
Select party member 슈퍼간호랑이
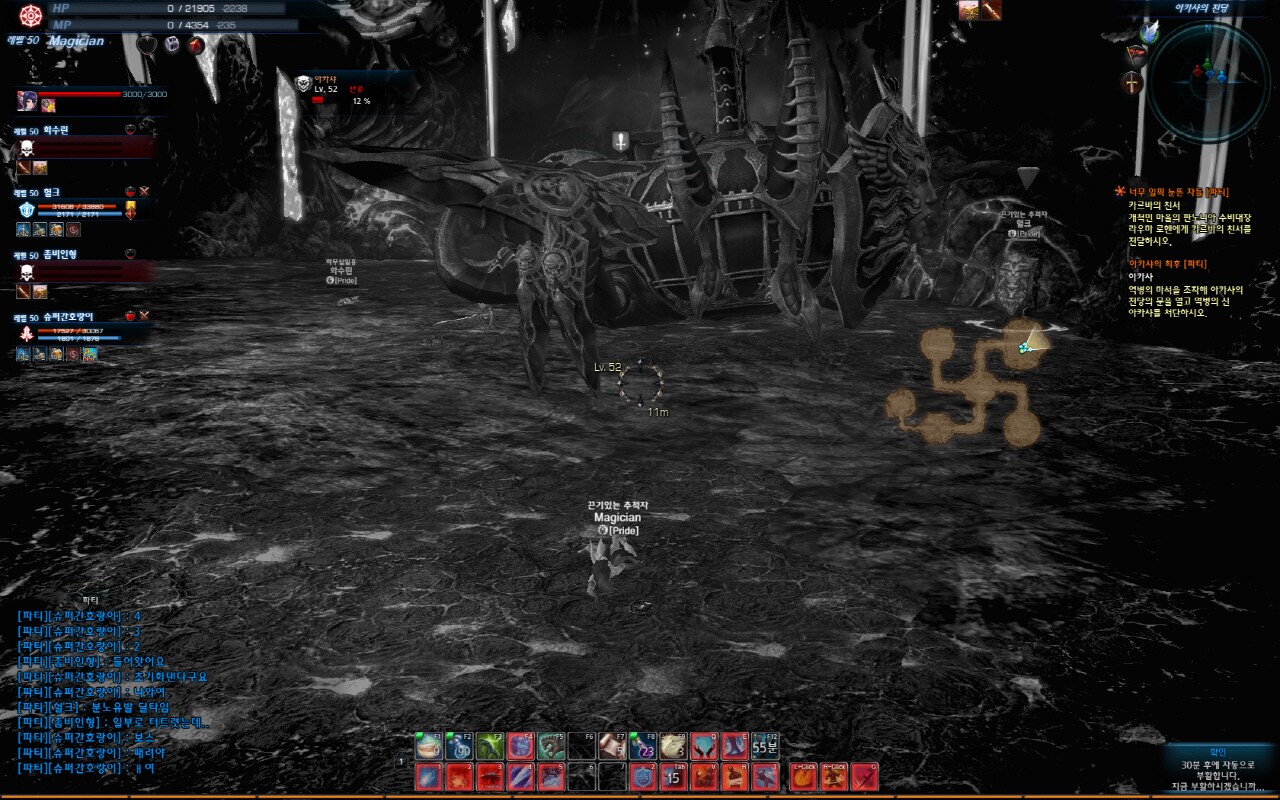(68, 316)
